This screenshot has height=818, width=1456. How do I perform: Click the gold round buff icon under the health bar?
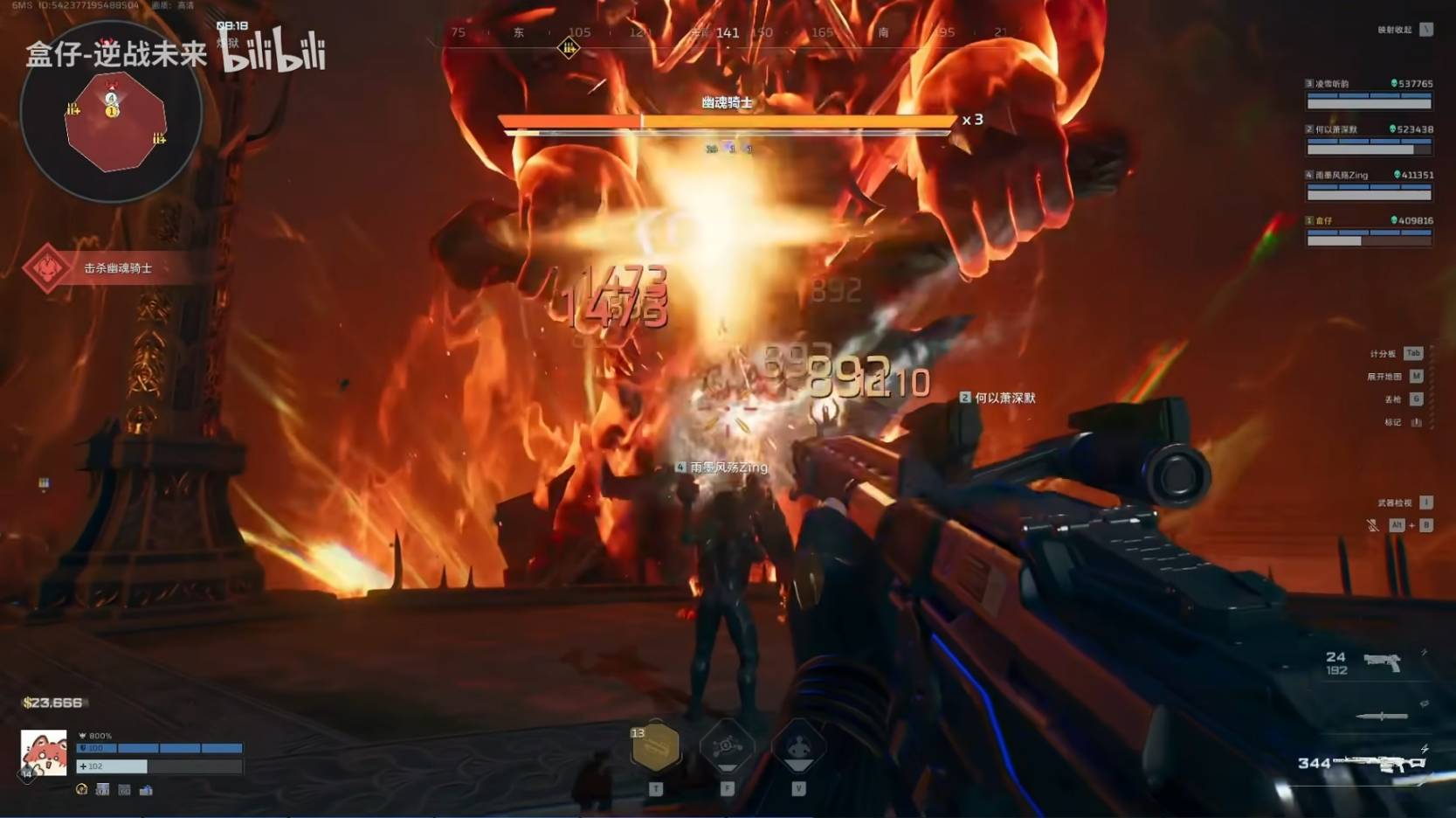82,790
